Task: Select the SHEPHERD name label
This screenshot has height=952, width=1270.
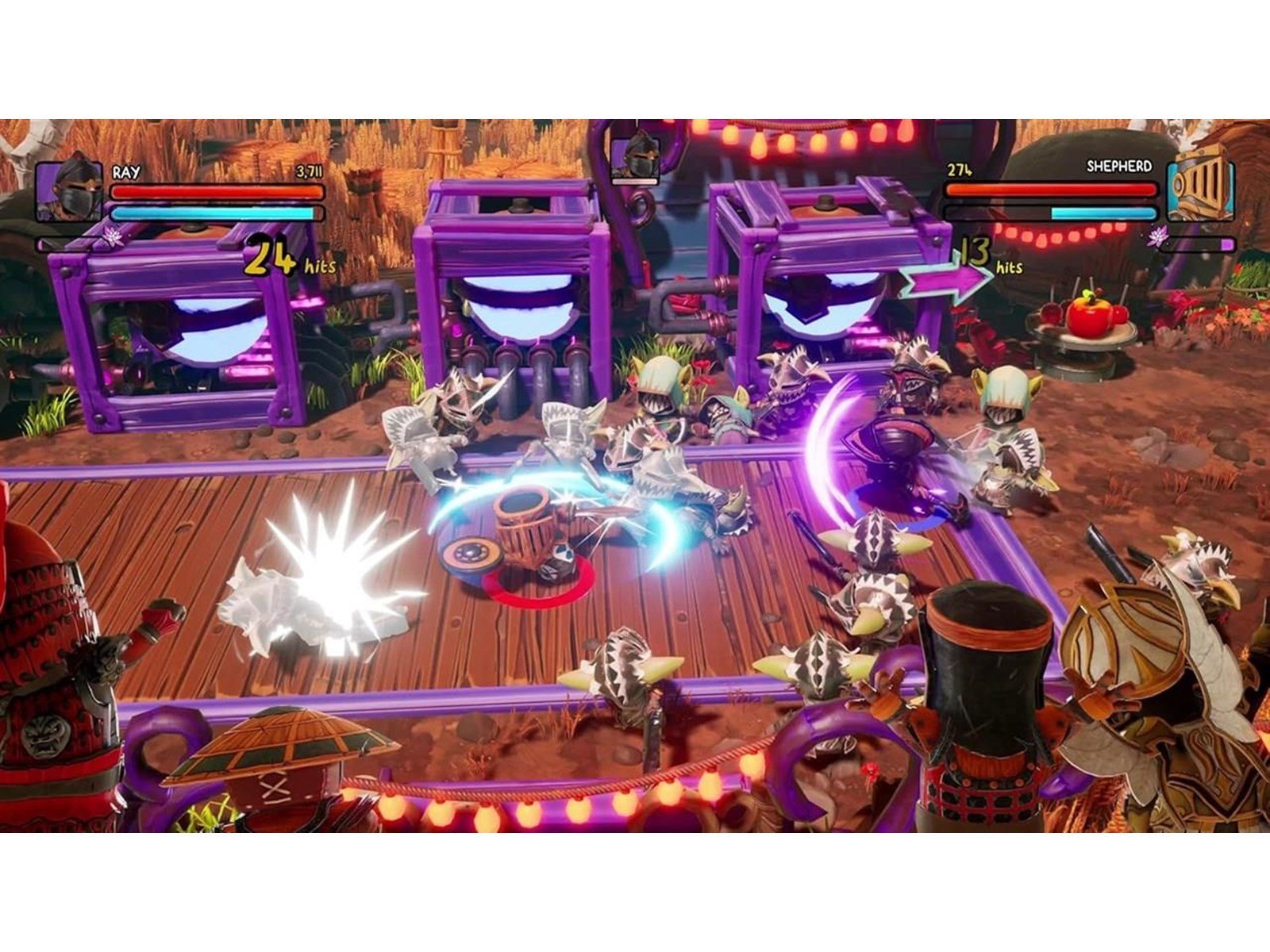Action: (1120, 167)
